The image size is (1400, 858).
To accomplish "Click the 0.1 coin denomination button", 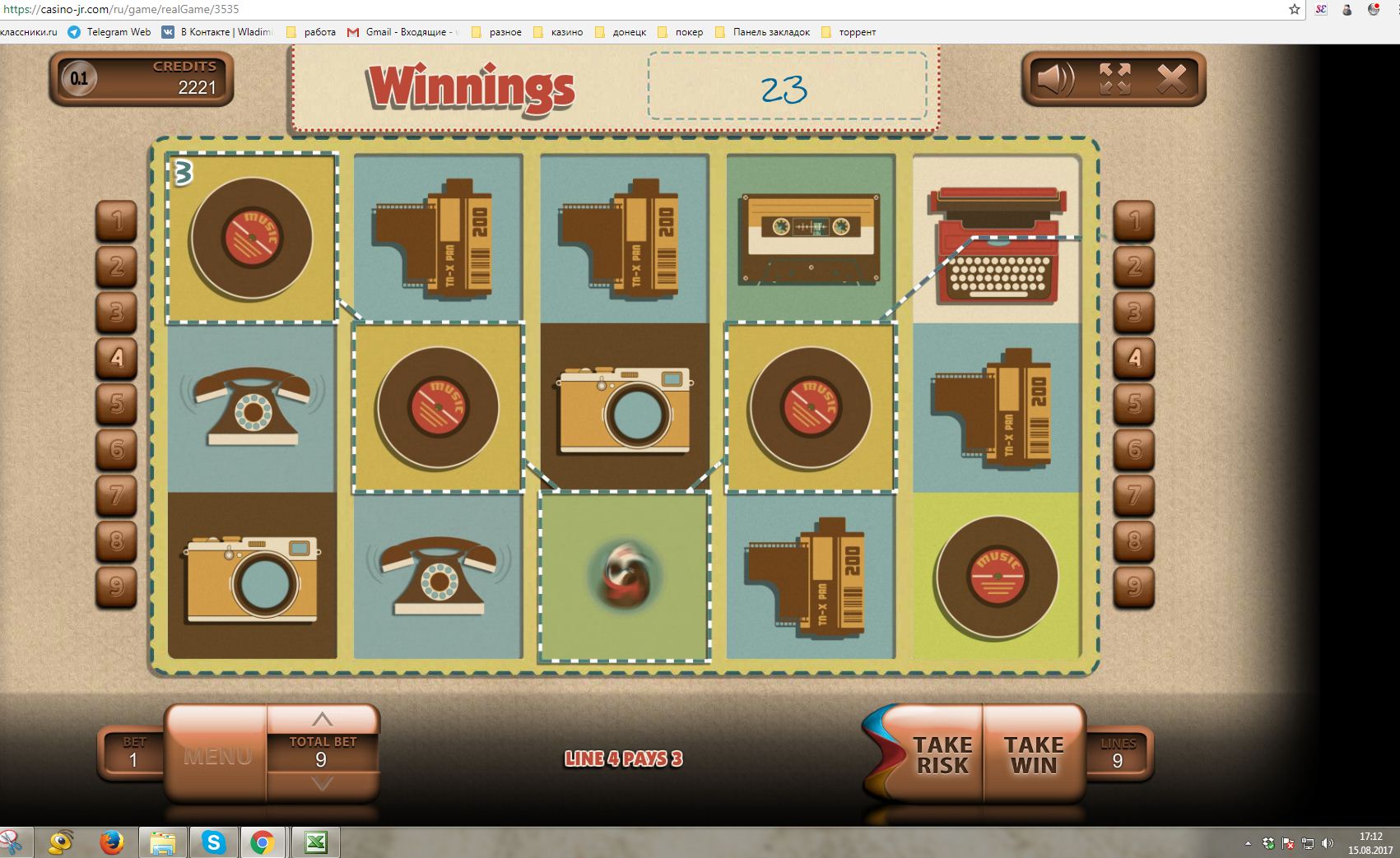I will point(79,79).
